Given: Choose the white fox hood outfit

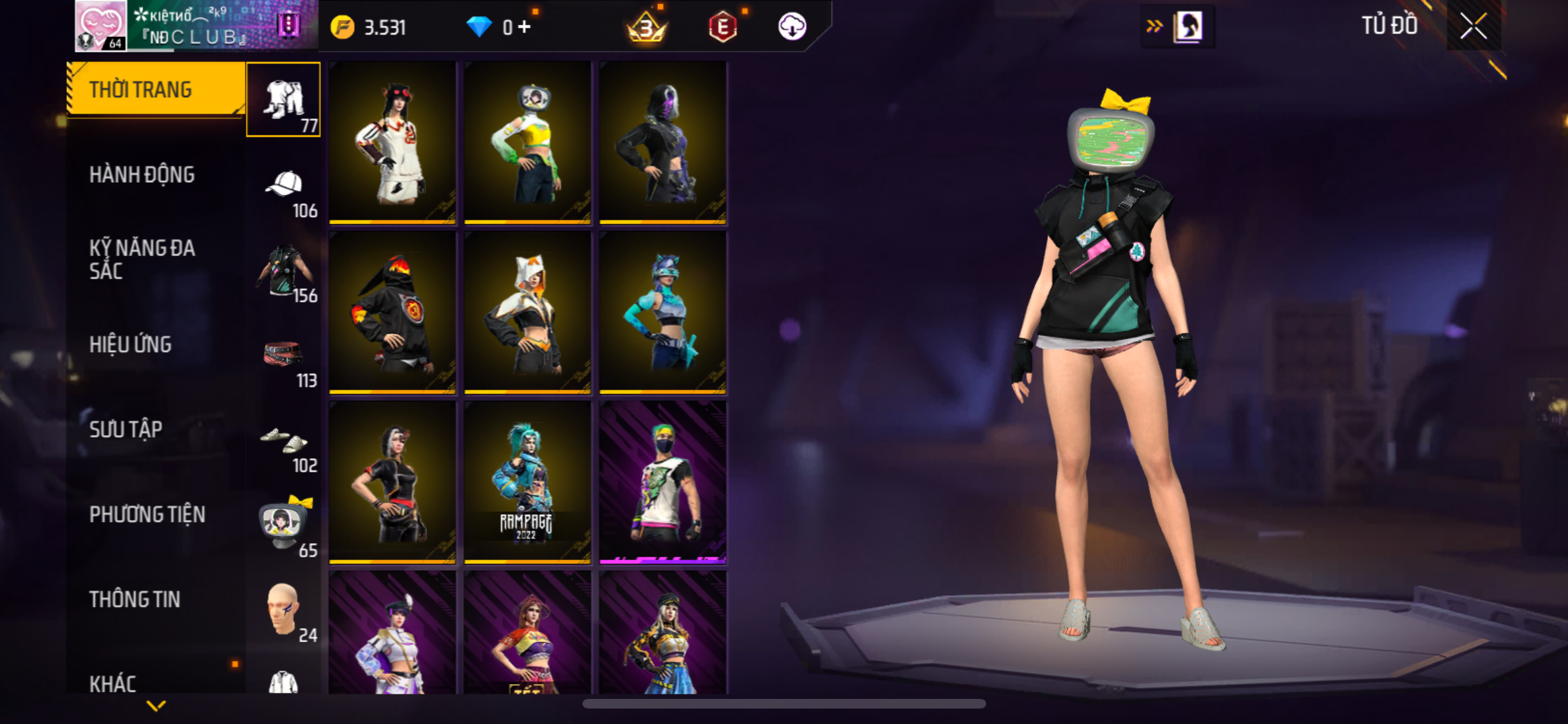Looking at the screenshot, I should click(x=527, y=312).
